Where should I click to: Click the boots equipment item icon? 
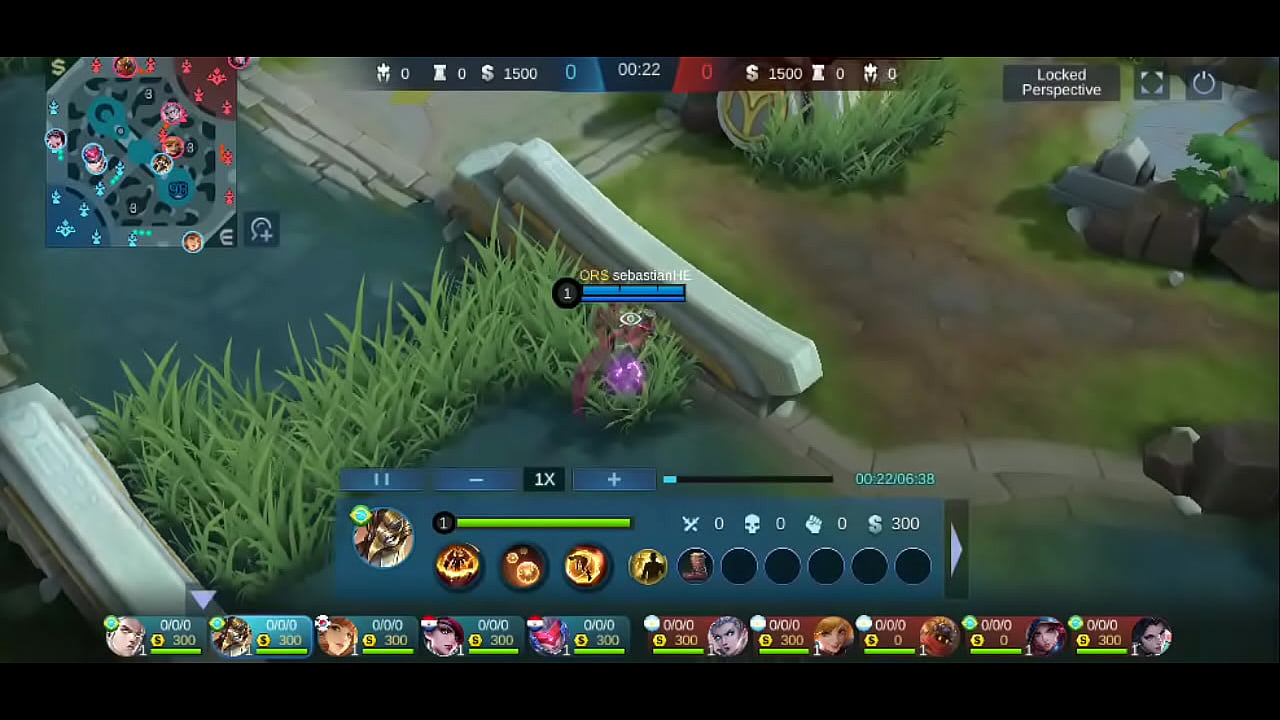[x=696, y=566]
